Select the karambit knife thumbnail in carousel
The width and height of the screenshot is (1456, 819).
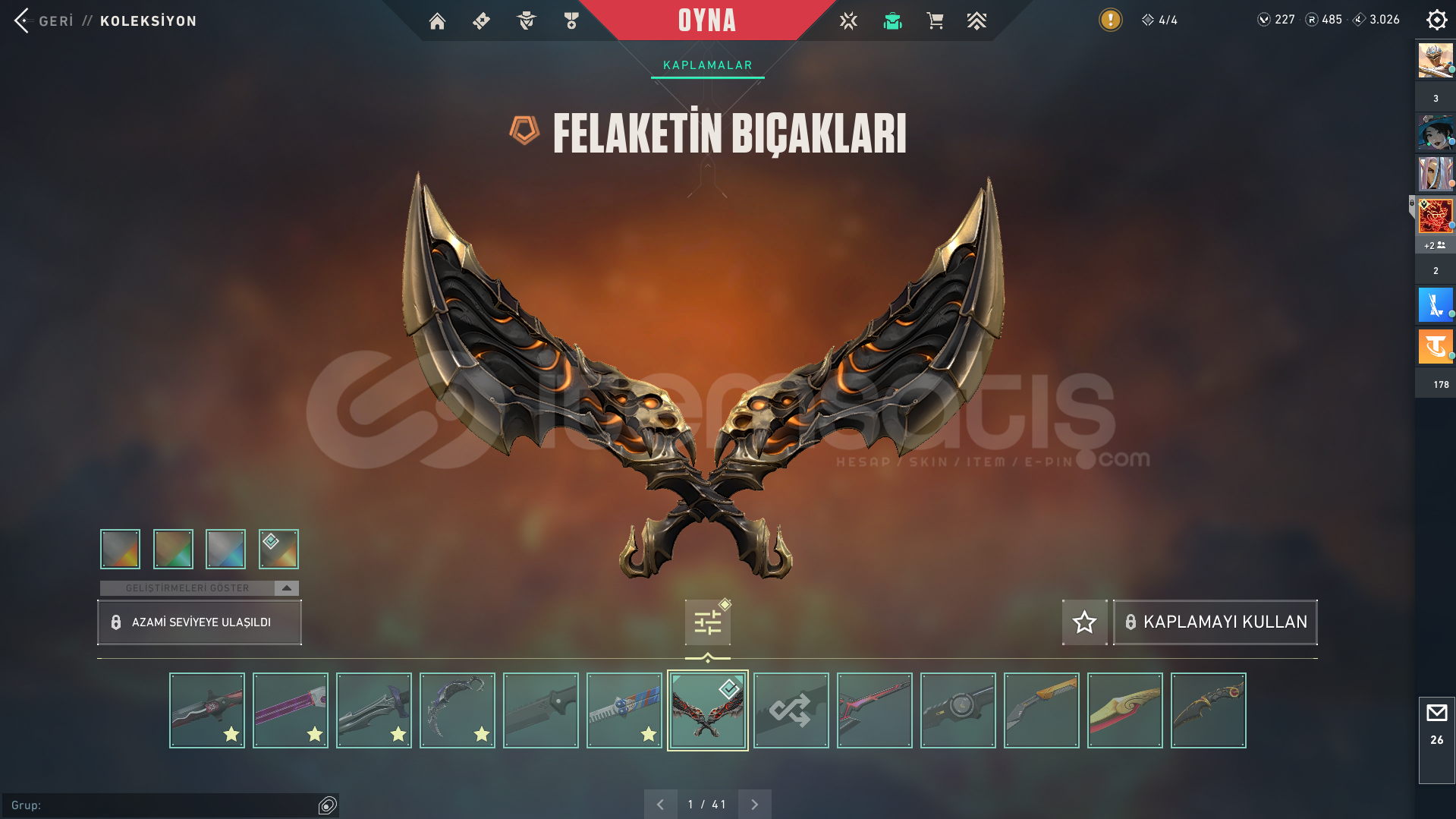(457, 710)
